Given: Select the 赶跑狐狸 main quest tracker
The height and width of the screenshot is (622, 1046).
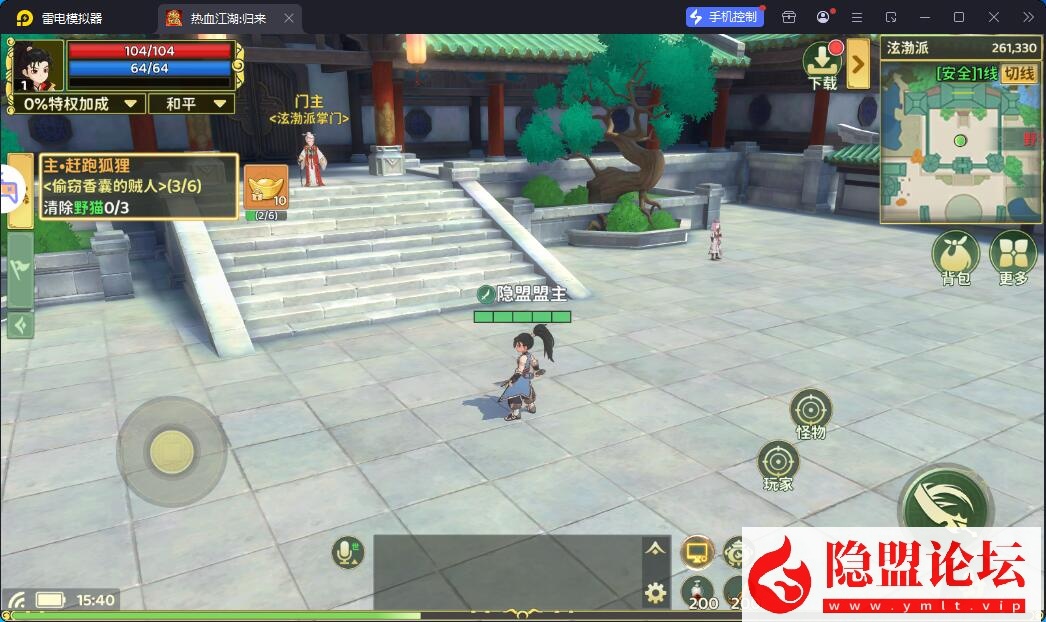Looking at the screenshot, I should pos(138,186).
